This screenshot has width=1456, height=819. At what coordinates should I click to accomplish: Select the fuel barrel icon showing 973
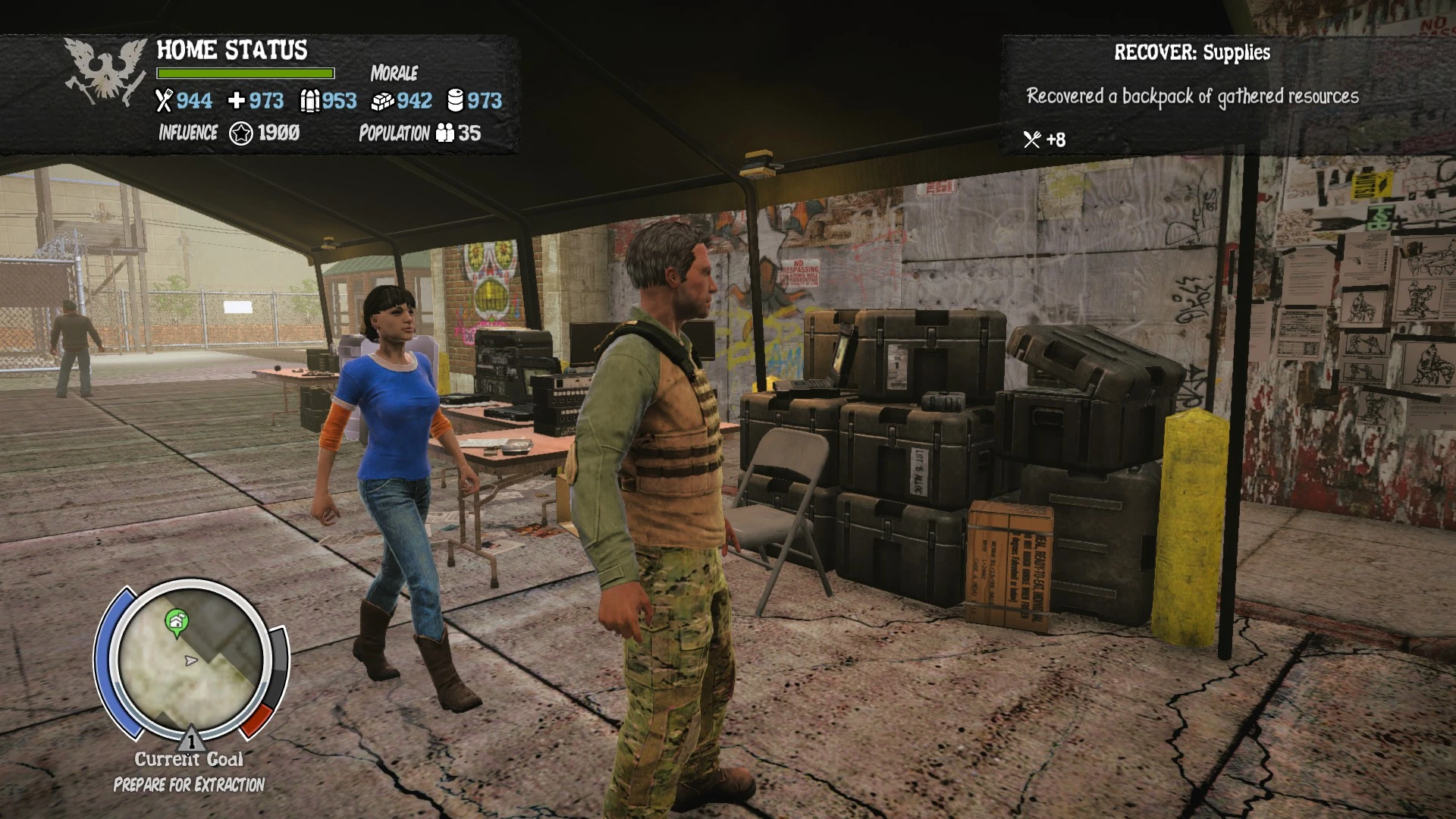tap(455, 100)
